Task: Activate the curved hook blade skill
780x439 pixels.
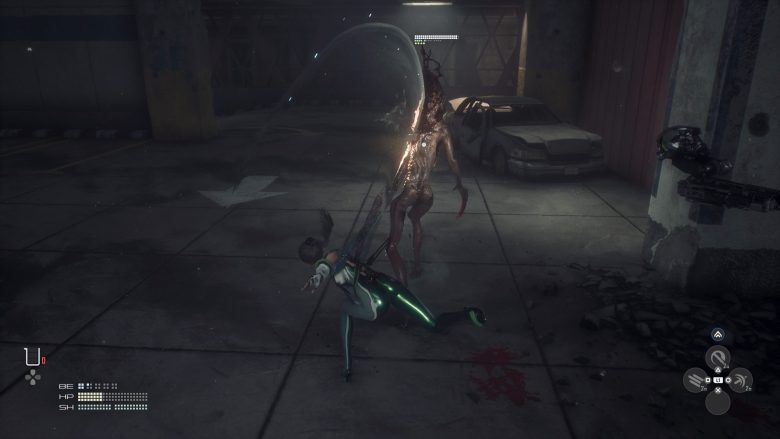Action: point(718,358)
